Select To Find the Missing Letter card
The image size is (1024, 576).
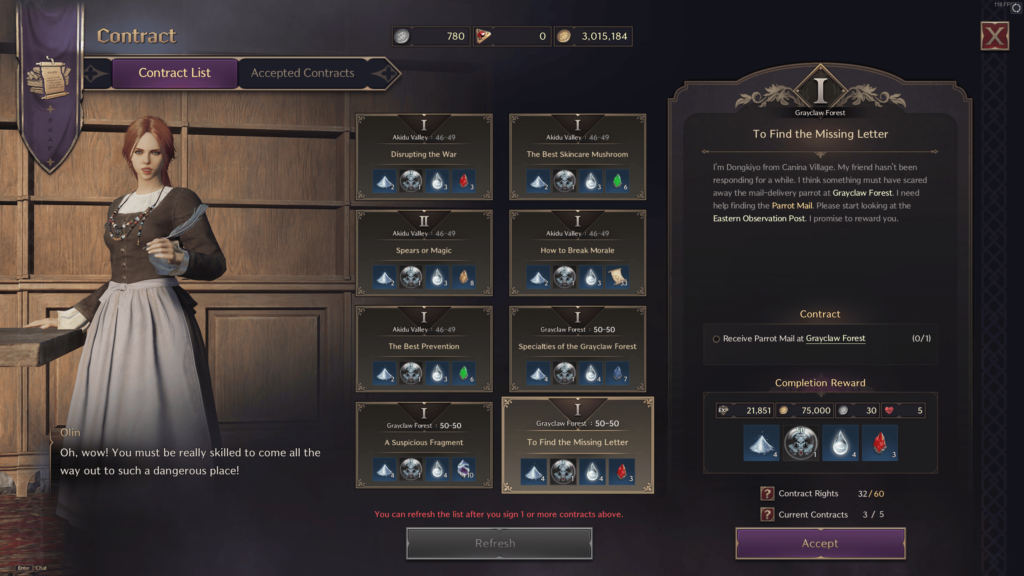tap(577, 443)
